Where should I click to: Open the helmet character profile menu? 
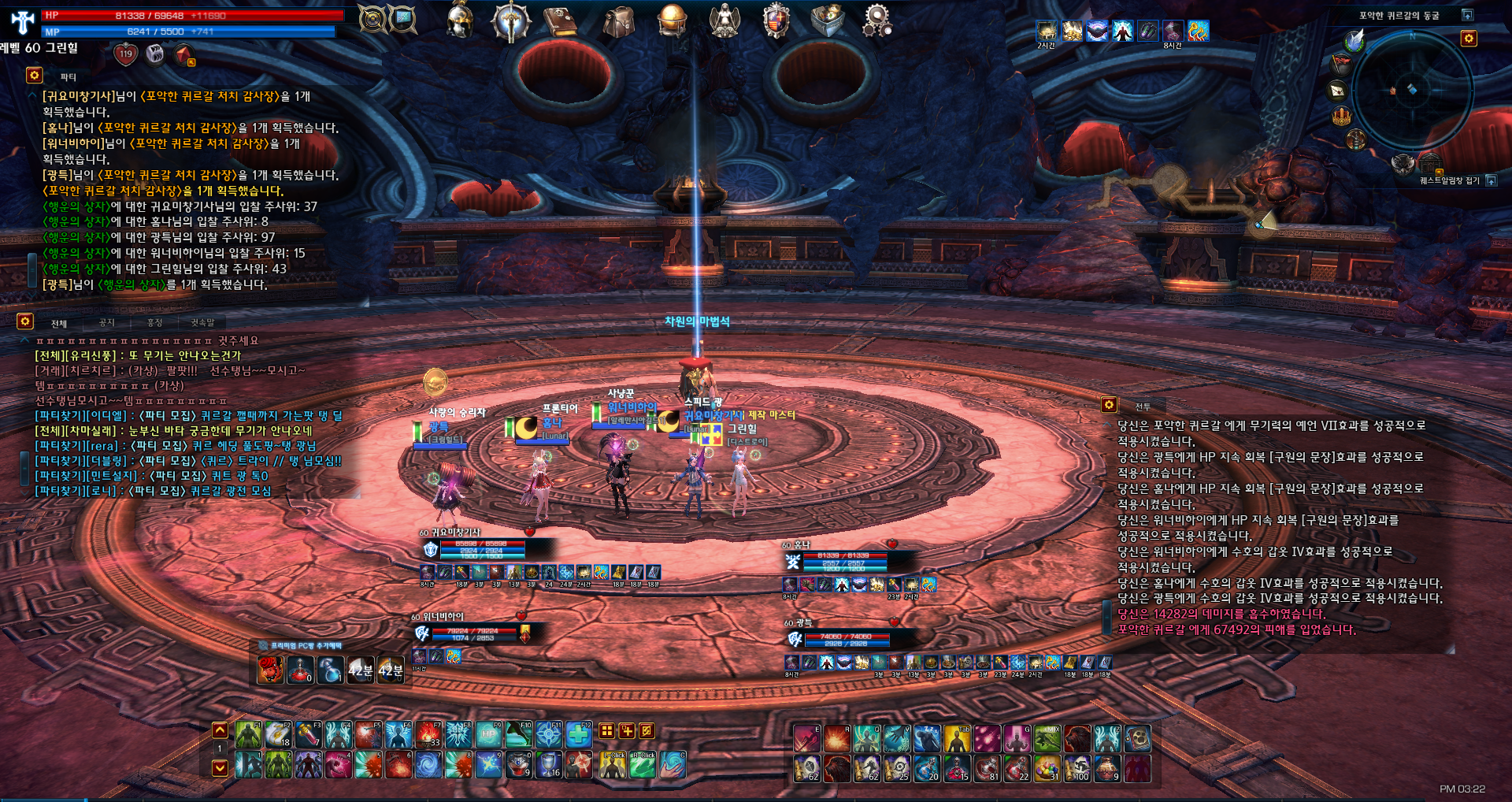459,20
